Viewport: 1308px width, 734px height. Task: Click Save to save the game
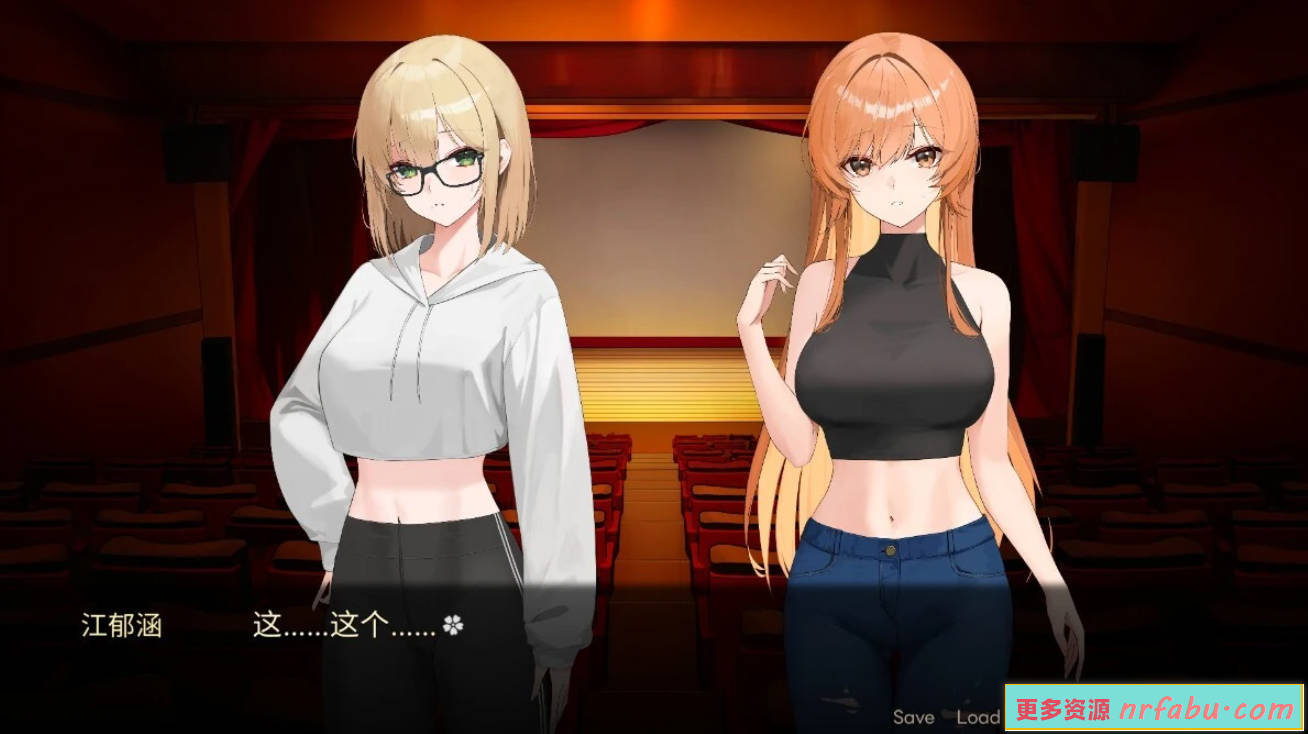tap(913, 717)
